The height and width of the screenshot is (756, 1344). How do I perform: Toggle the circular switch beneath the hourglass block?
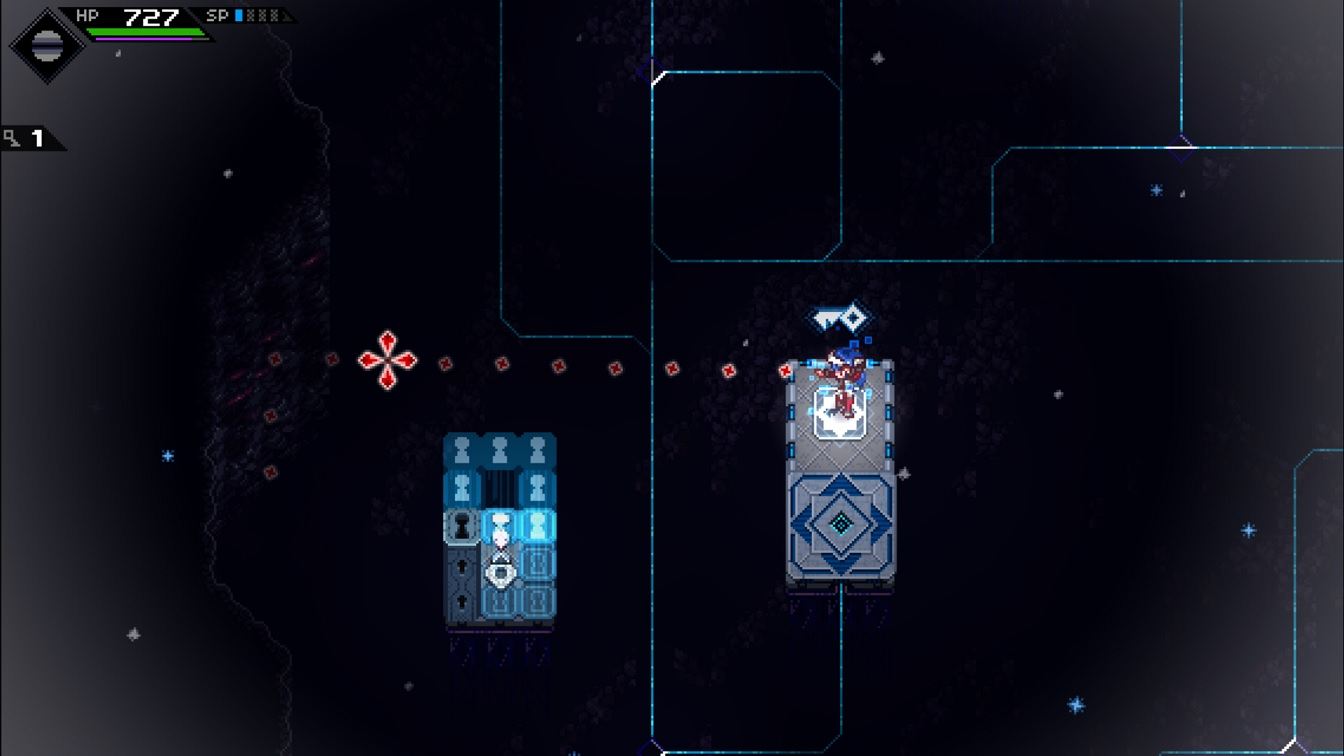tap(500, 573)
